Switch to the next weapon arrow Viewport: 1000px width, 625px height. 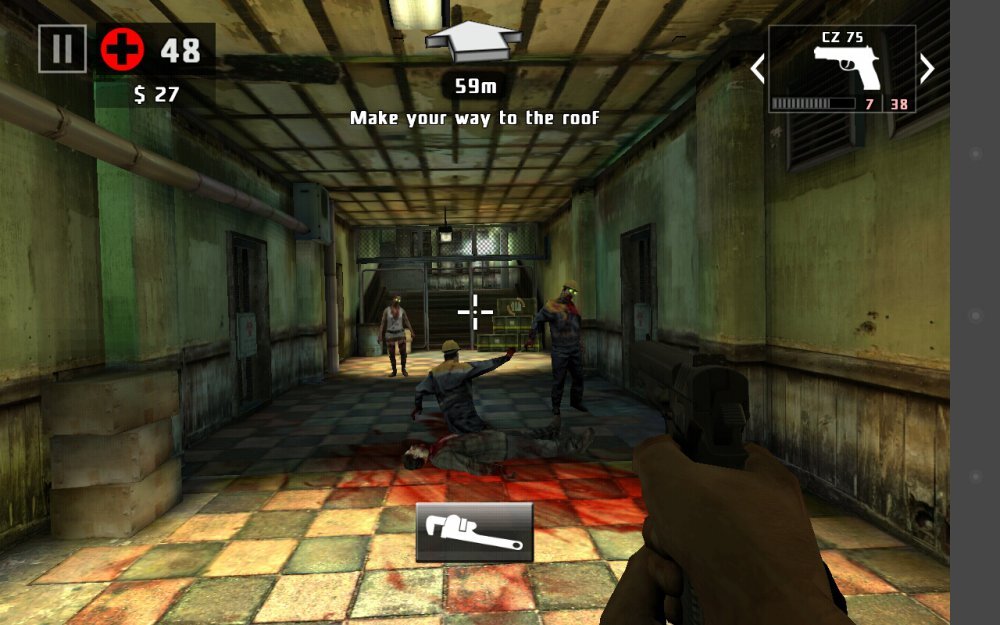pyautogui.click(x=927, y=68)
